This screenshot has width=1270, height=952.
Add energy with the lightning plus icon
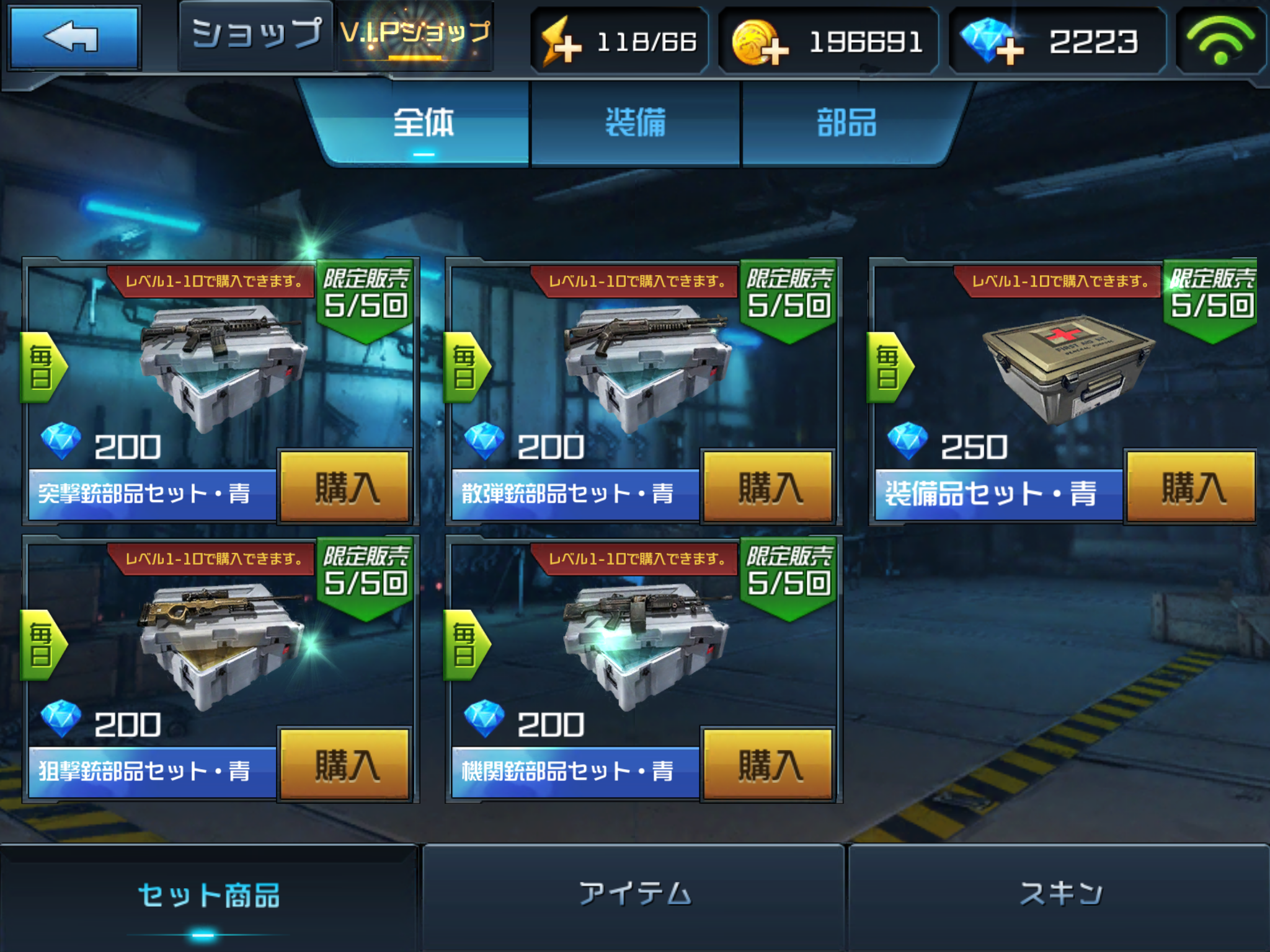(x=562, y=42)
